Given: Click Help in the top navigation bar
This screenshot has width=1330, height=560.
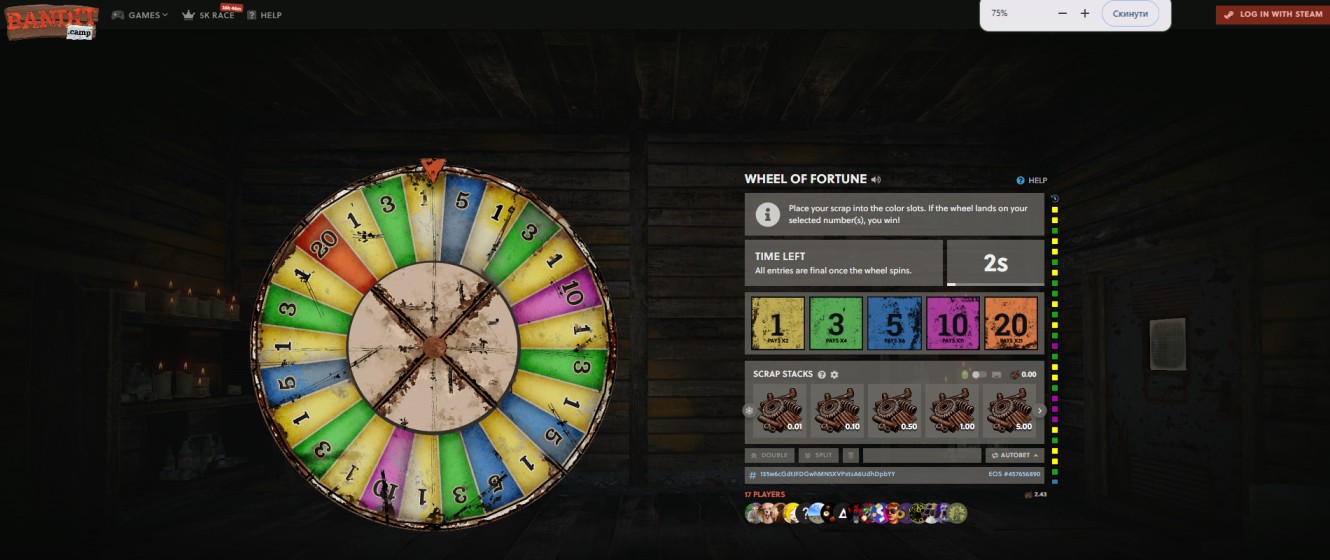Looking at the screenshot, I should click(x=264, y=15).
